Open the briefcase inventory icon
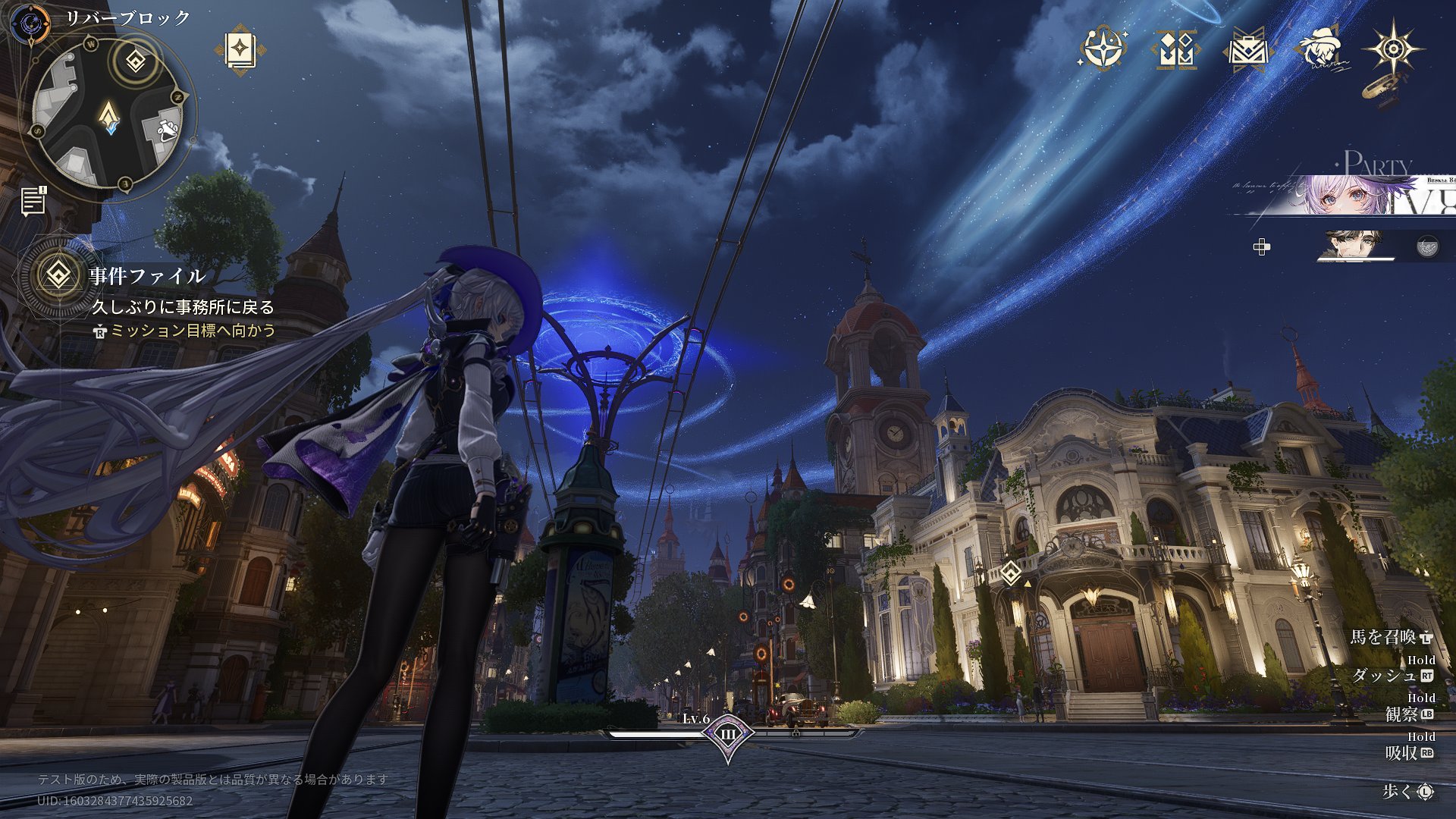This screenshot has height=819, width=1456. point(1246,50)
